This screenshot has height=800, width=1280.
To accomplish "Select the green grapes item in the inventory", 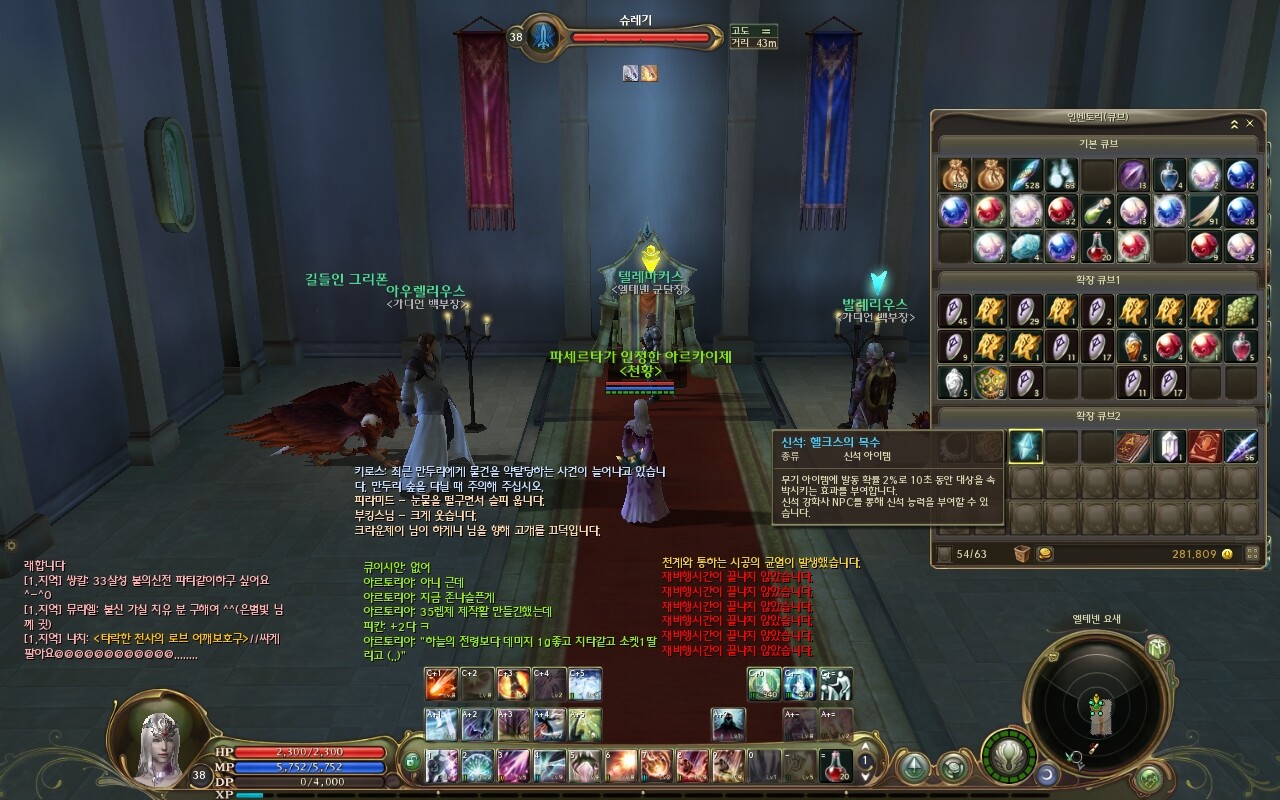I will pyautogui.click(x=1241, y=311).
